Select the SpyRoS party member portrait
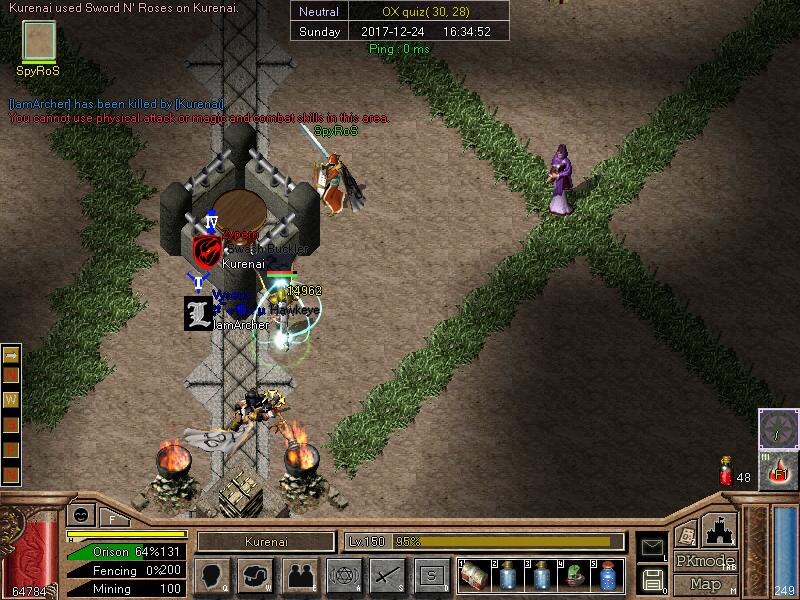The image size is (800, 600). click(39, 42)
